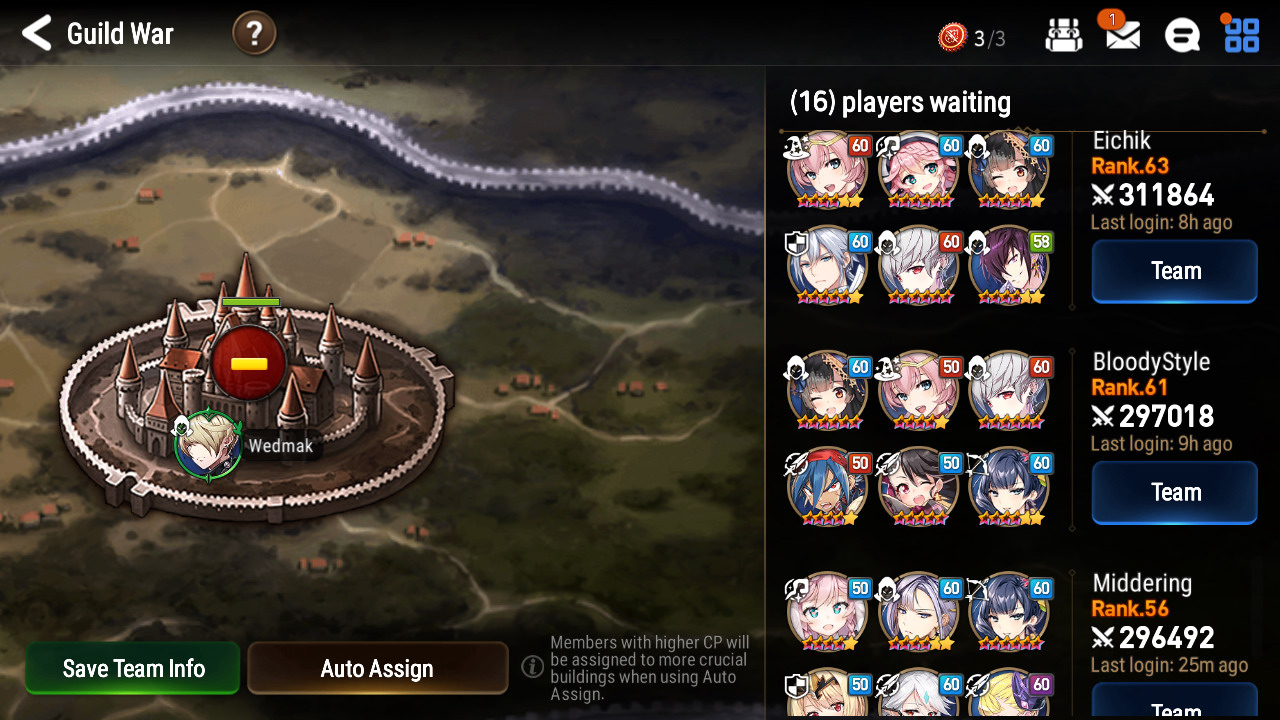Image resolution: width=1280 pixels, height=720 pixels.
Task: Click Save Team Info button
Action: click(x=133, y=668)
